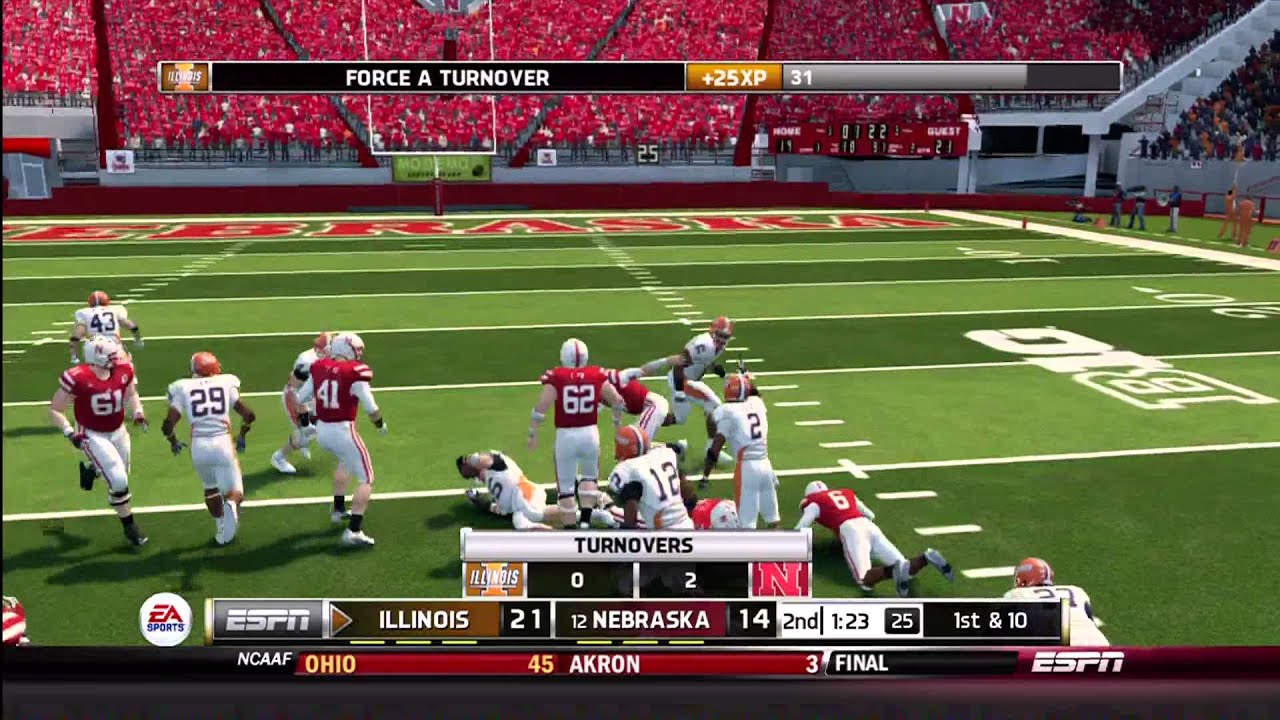Click the Nebraska N logo in Turnovers panel
1280x720 pixels.
point(780,579)
